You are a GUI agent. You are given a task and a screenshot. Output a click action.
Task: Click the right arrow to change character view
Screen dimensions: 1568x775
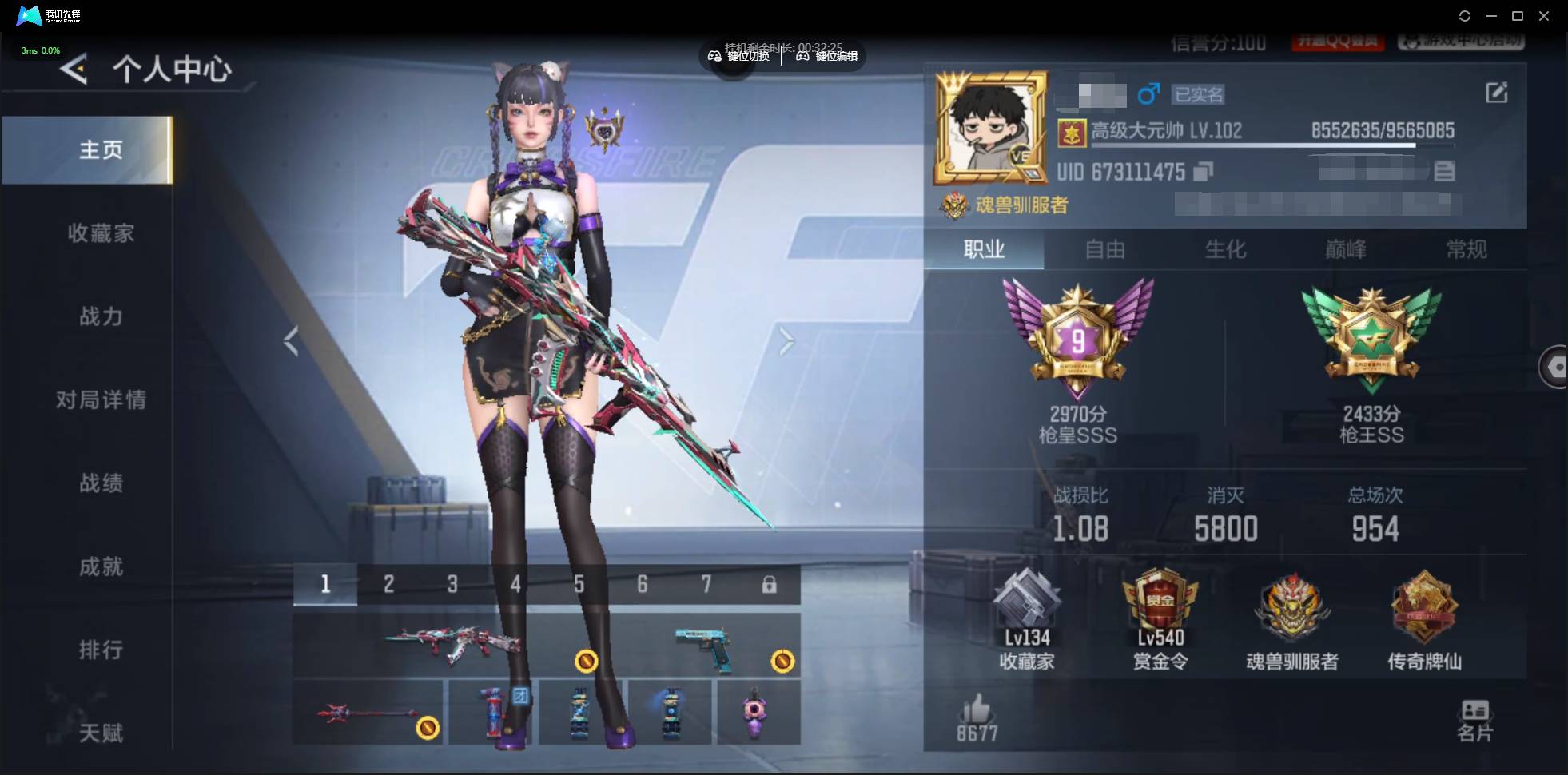coord(787,342)
